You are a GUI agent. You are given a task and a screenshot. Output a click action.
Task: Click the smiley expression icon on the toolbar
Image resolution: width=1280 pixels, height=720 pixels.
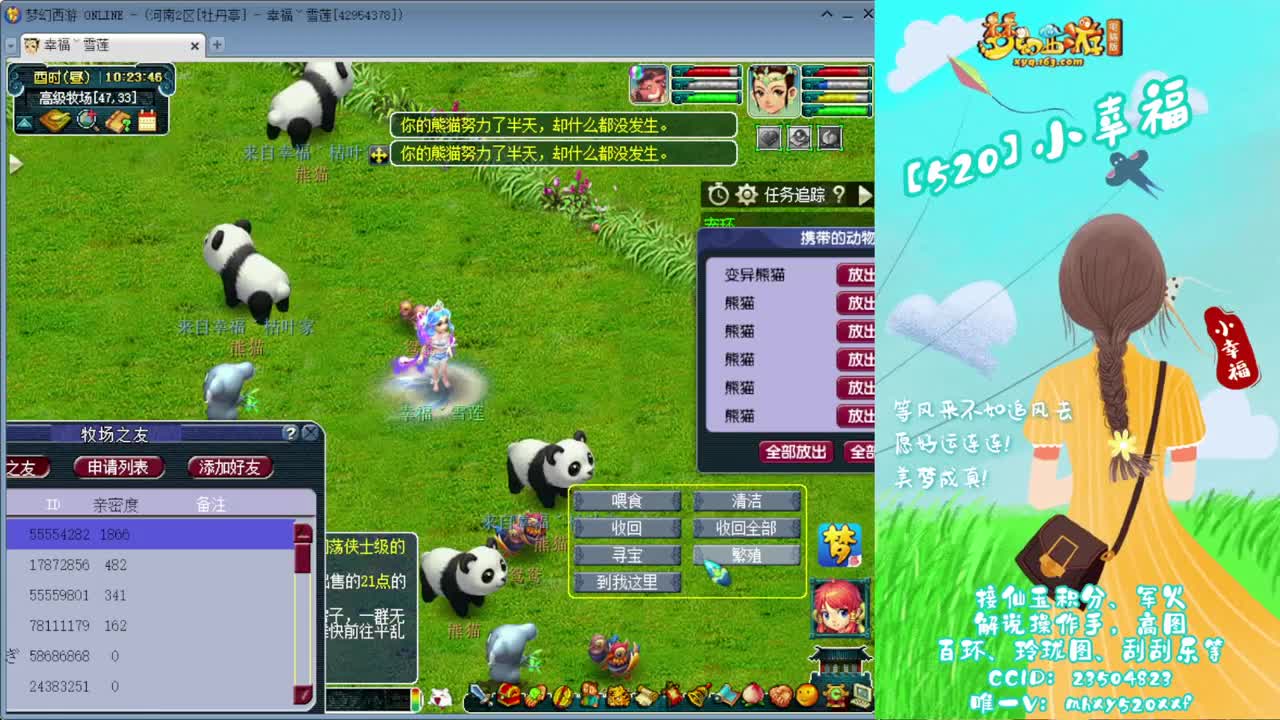pyautogui.click(x=806, y=695)
